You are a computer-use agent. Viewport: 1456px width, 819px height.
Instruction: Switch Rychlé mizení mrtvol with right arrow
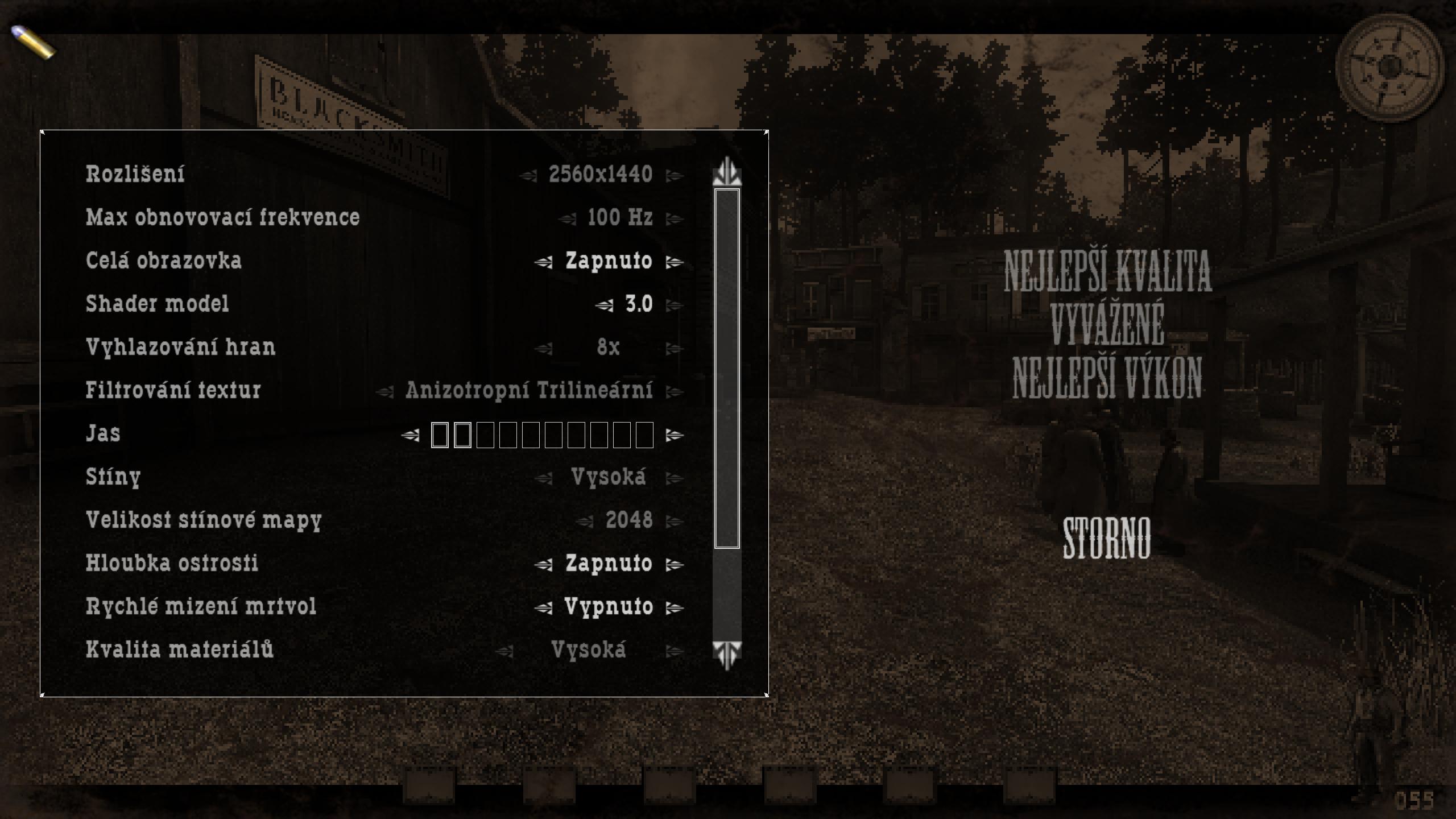pos(674,608)
